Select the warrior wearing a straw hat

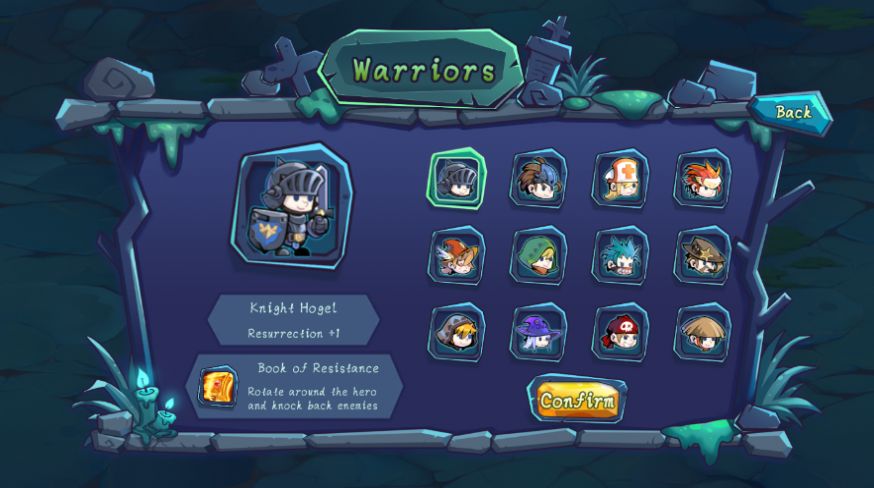[x=702, y=332]
